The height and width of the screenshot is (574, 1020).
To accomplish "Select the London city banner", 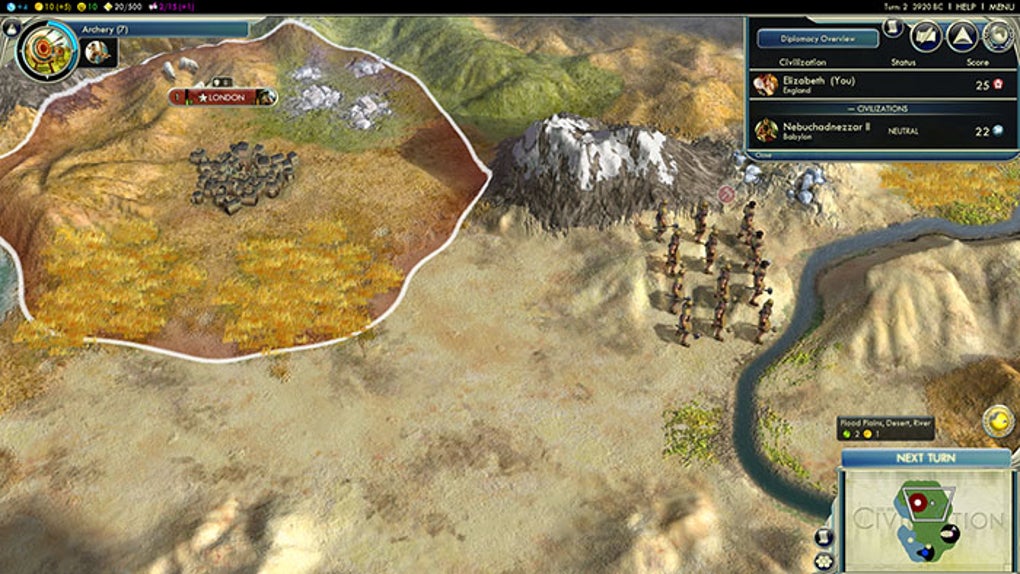I will [222, 97].
